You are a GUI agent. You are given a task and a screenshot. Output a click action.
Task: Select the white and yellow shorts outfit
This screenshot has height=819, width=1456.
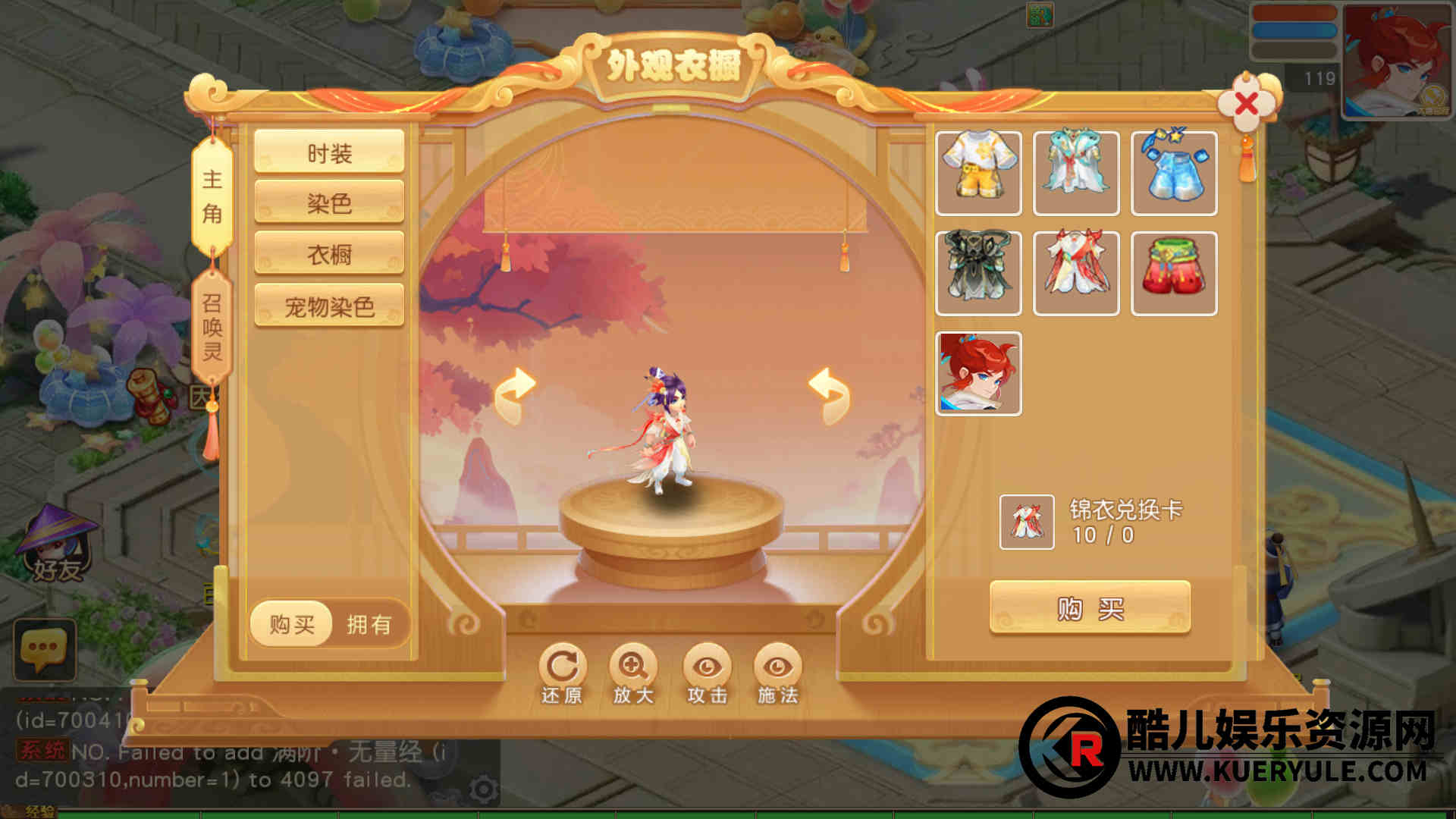point(978,173)
